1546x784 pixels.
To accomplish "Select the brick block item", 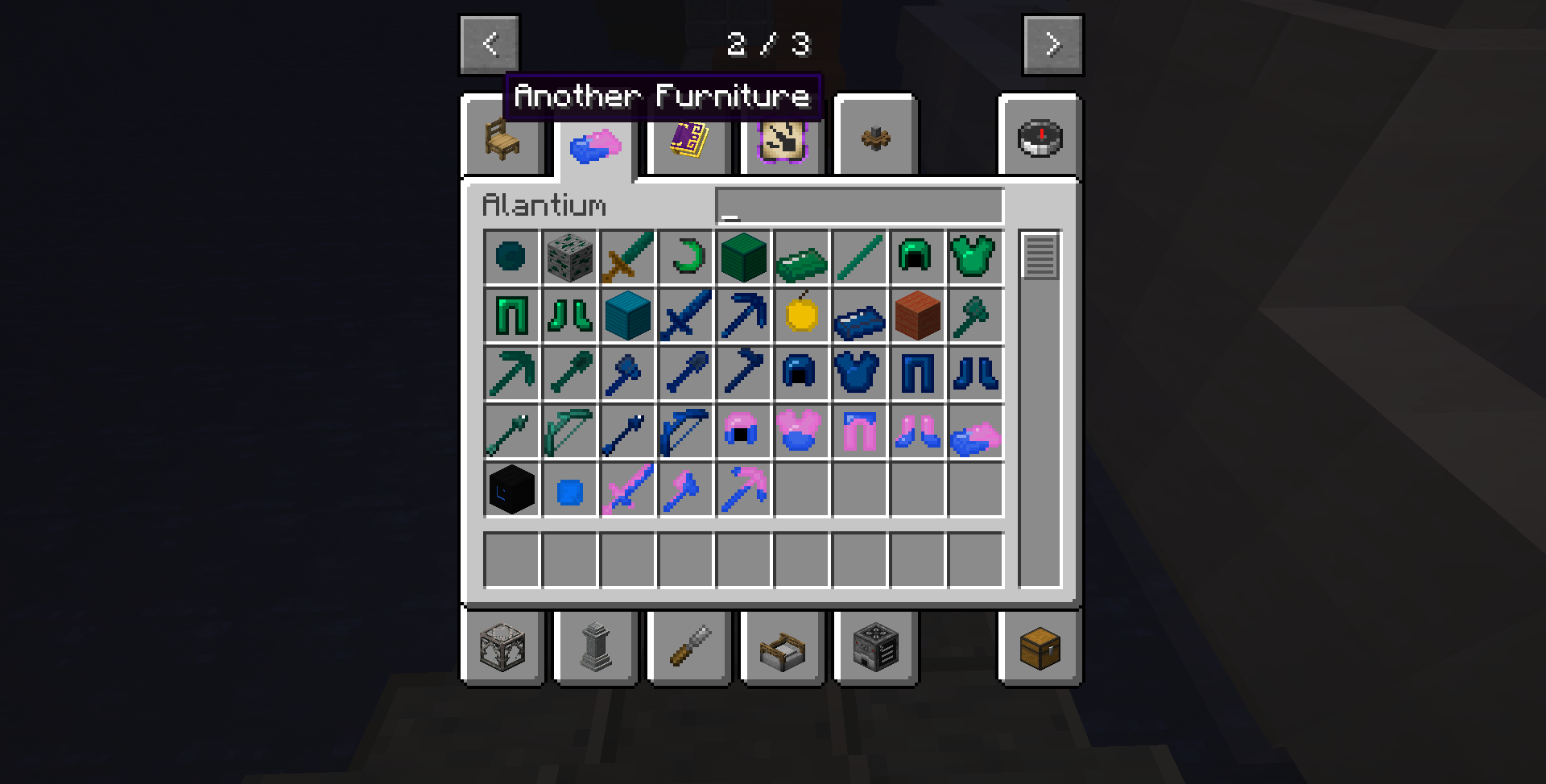I will point(917,316).
